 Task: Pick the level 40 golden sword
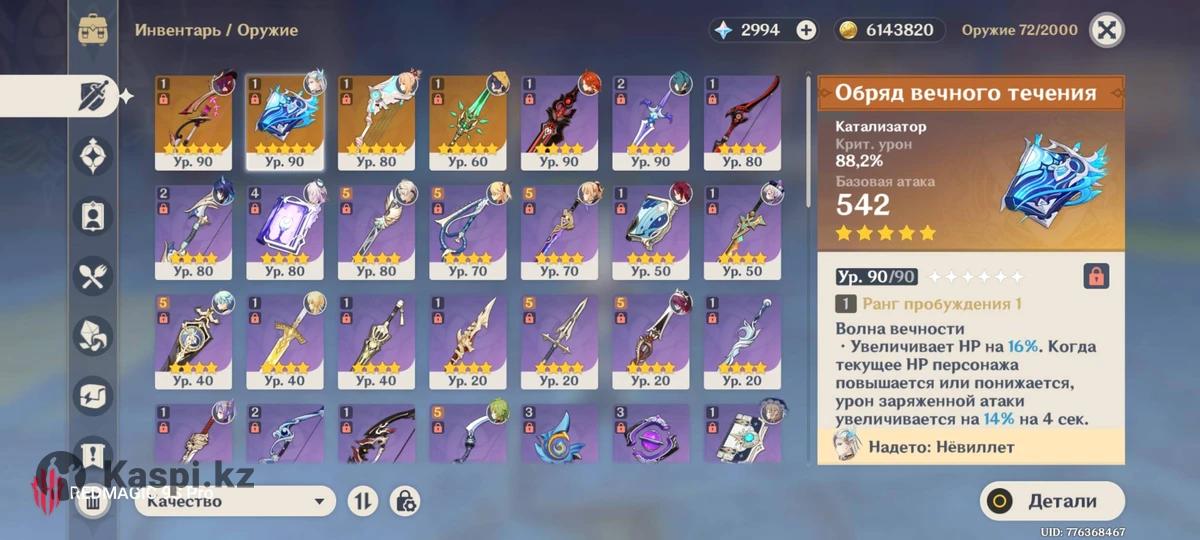(x=285, y=341)
